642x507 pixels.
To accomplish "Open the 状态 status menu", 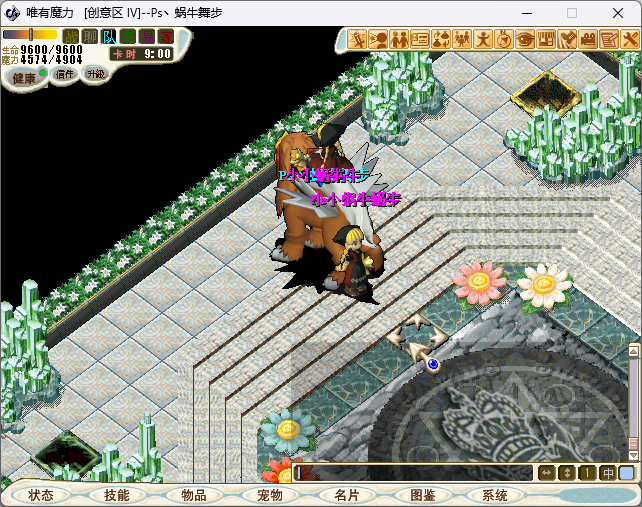I will [x=41, y=495].
